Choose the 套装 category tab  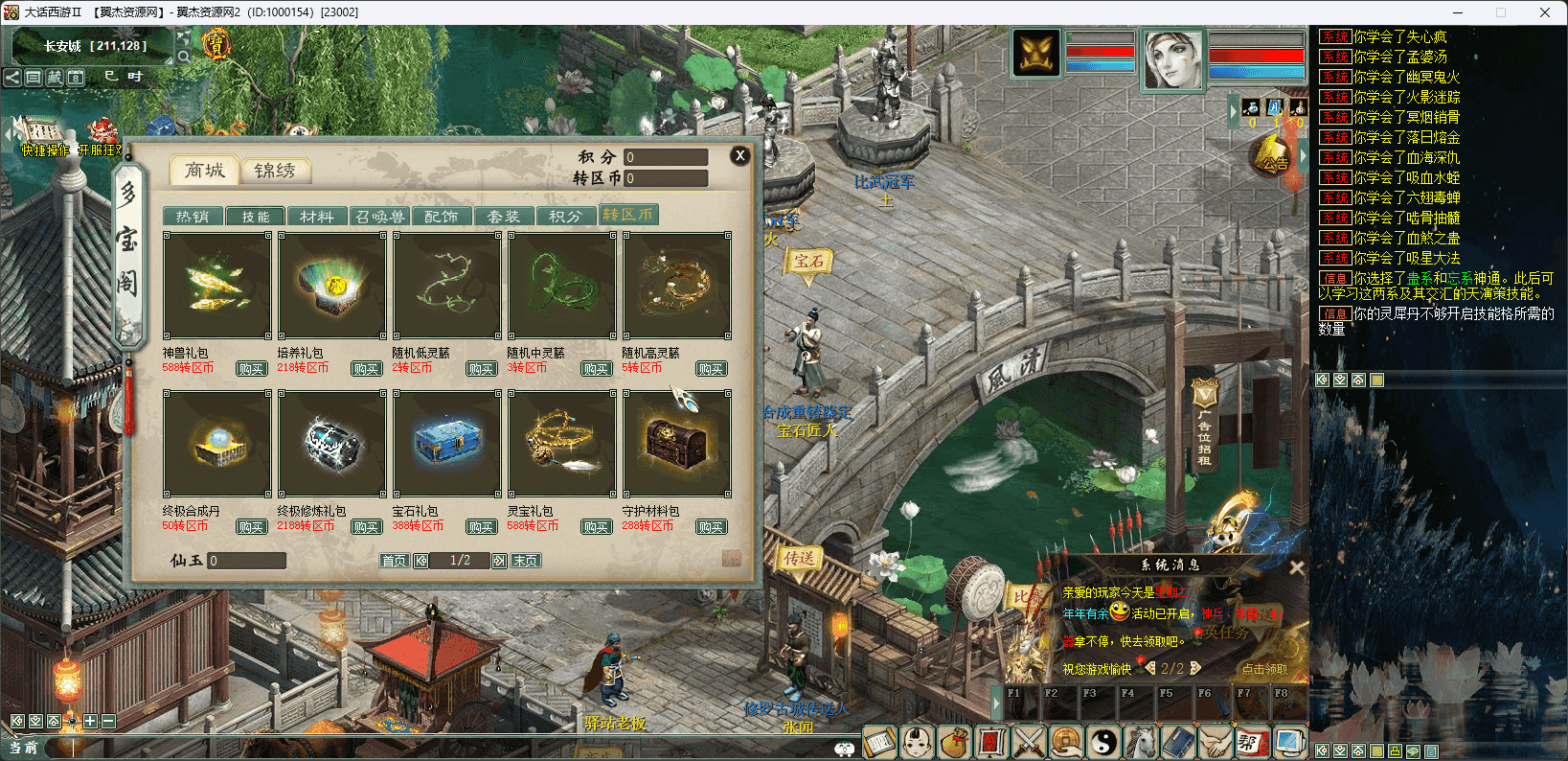503,217
